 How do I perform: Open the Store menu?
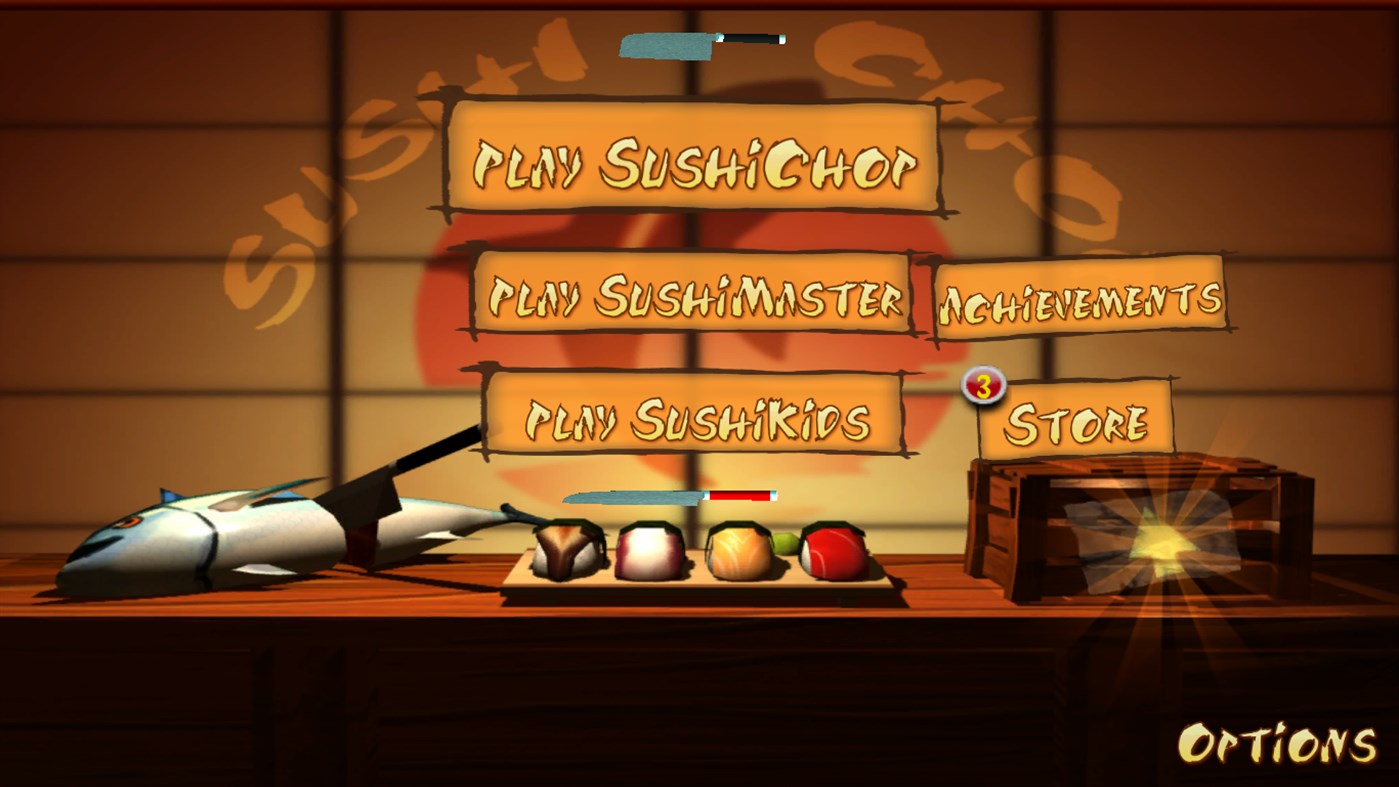[1078, 420]
